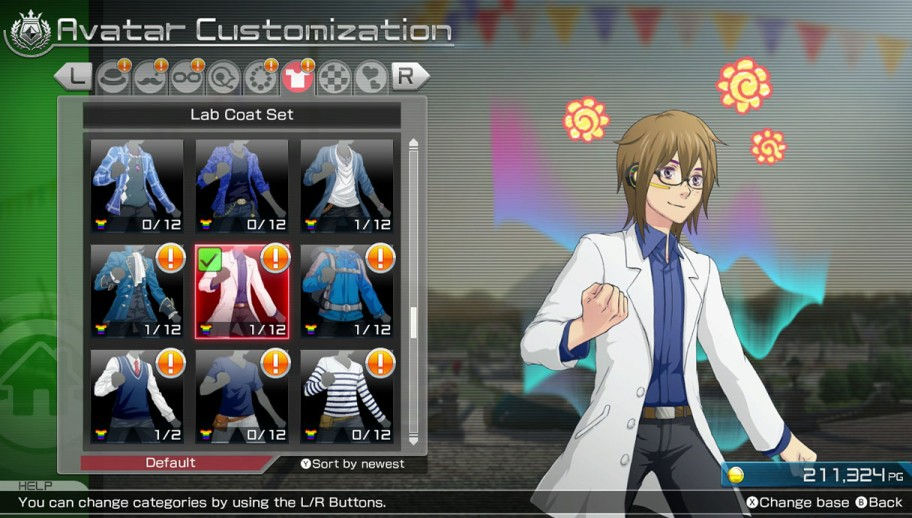Click the outfit list scrollbar

[413, 320]
